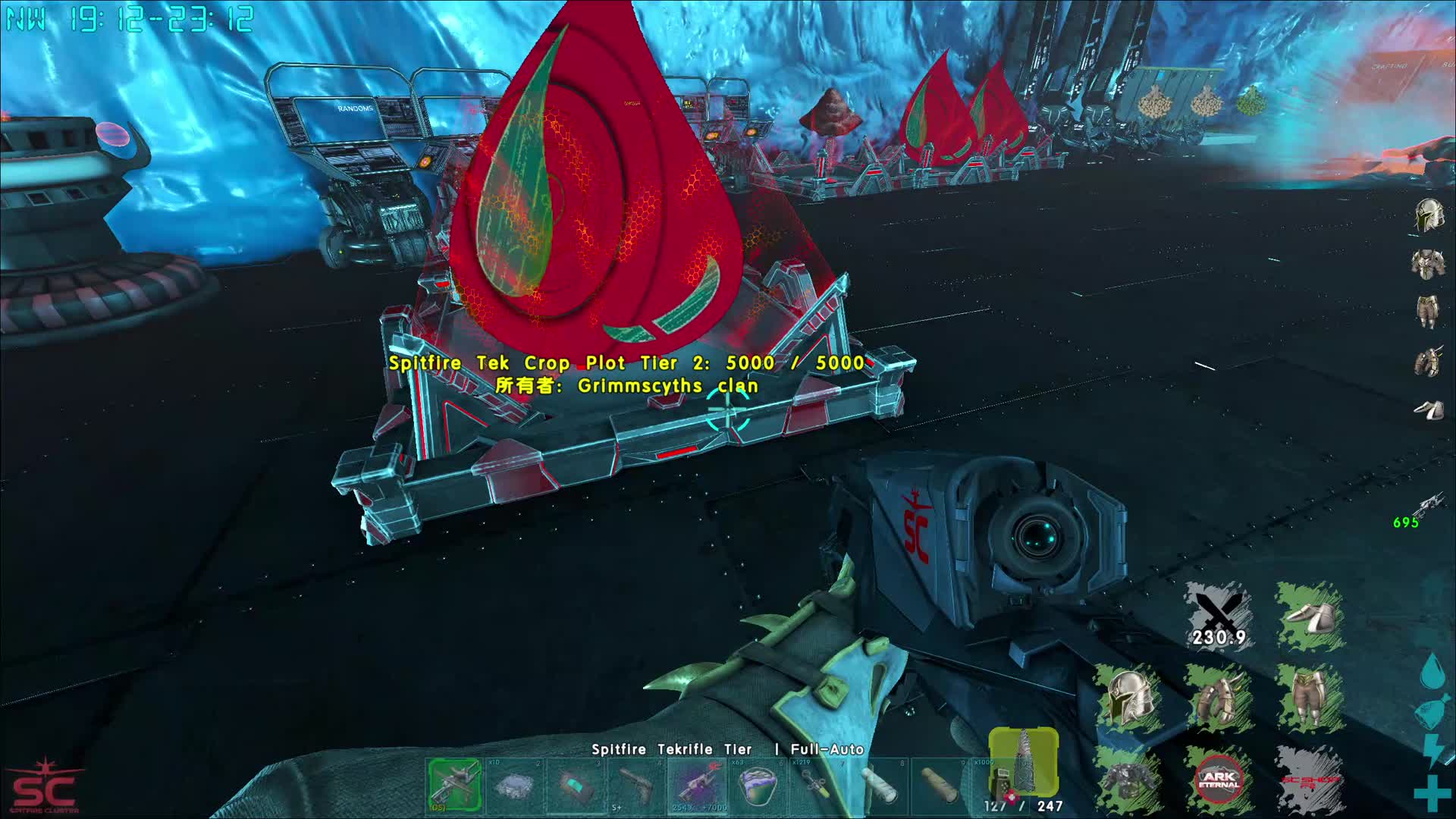Image resolution: width=1456 pixels, height=819 pixels.
Task: Choose the device with cyan screen slot
Action: point(576,785)
